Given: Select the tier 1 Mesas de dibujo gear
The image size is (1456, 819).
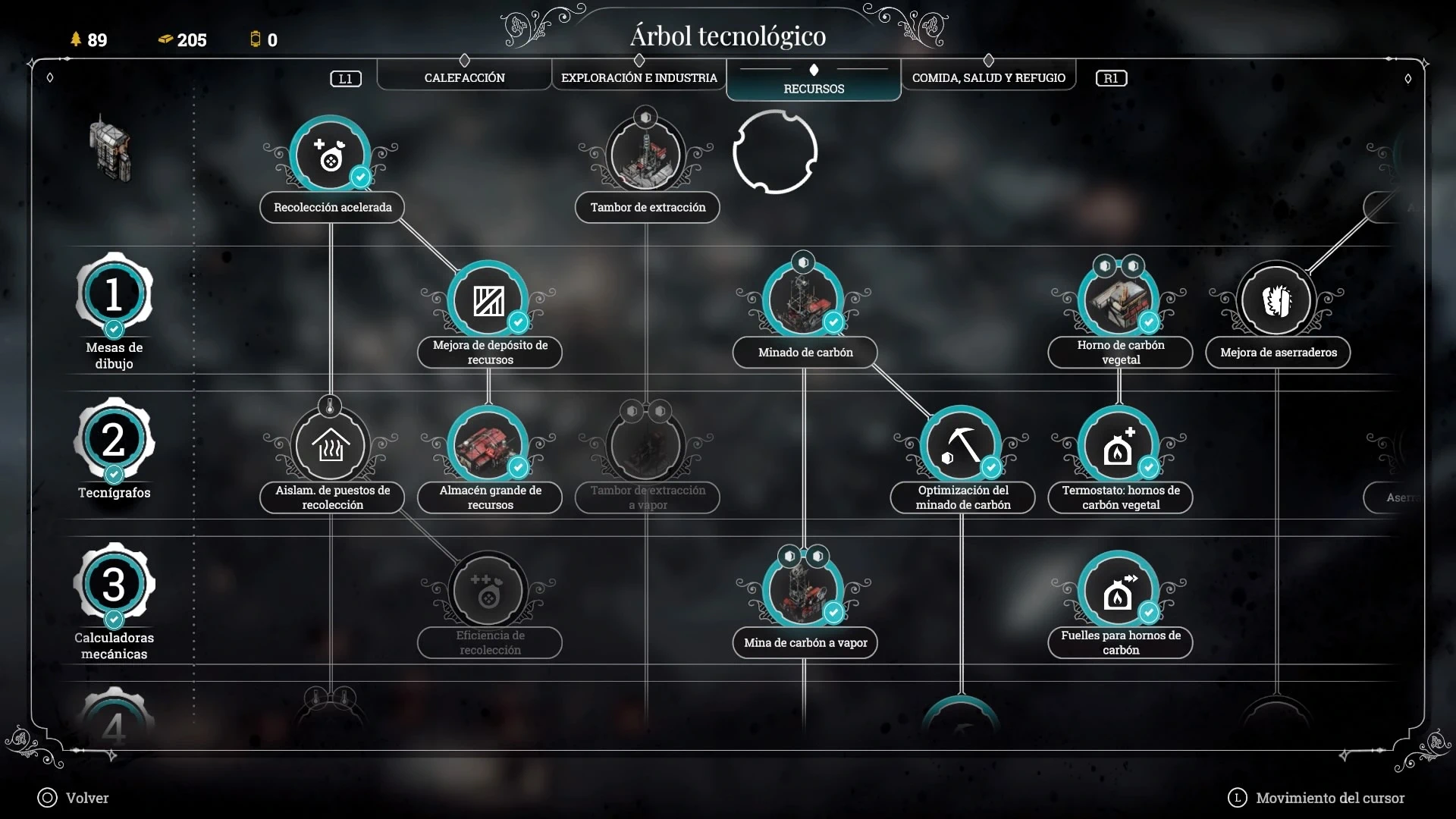Looking at the screenshot, I should tap(114, 294).
